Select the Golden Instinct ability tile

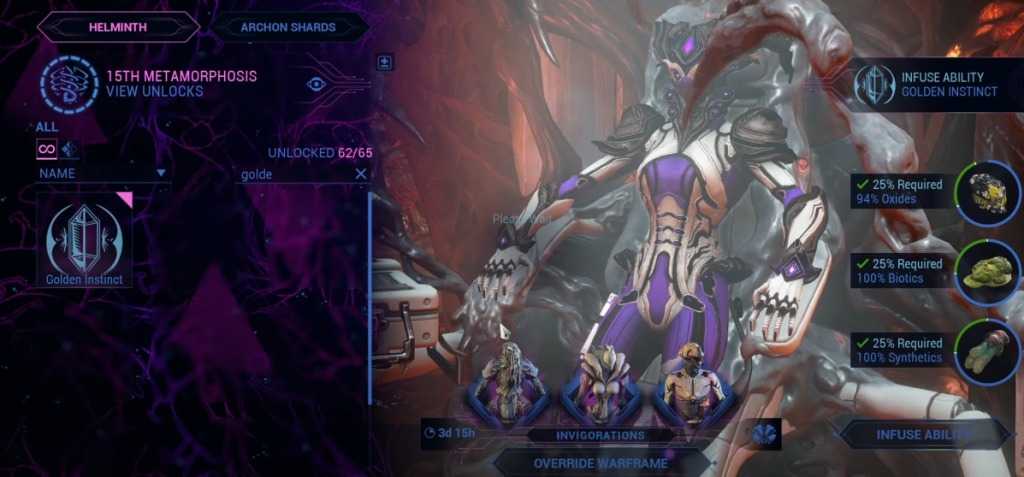pos(84,240)
